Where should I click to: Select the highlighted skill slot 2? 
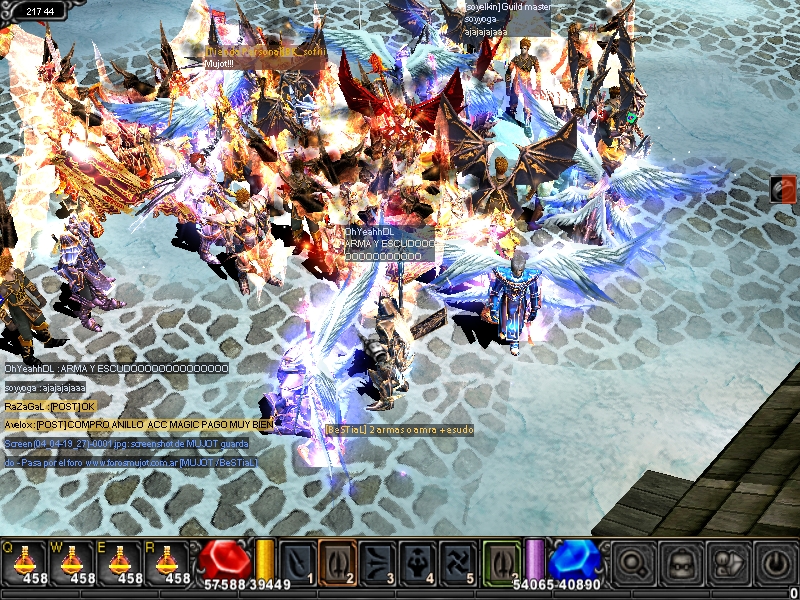pos(337,561)
